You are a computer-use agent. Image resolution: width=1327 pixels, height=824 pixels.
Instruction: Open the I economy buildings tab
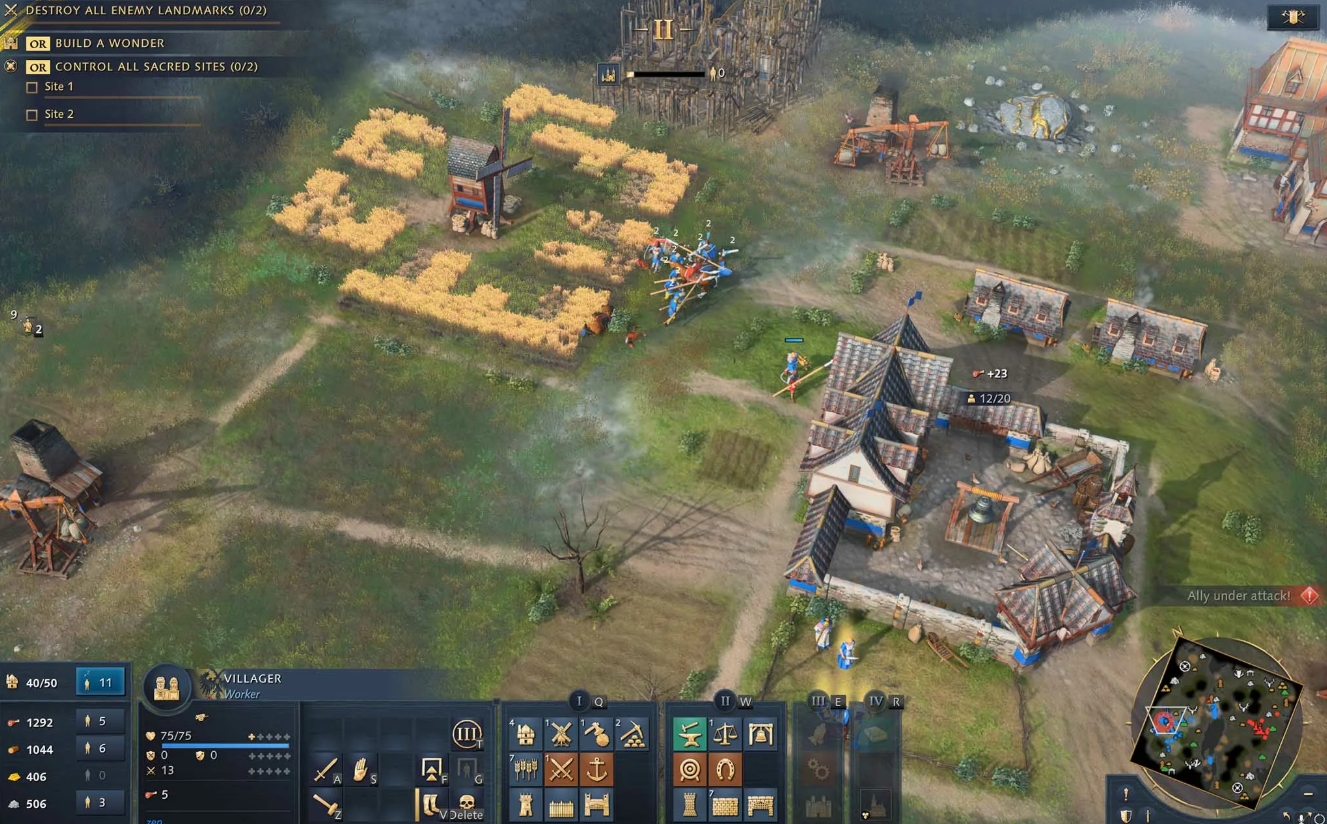[x=580, y=702]
